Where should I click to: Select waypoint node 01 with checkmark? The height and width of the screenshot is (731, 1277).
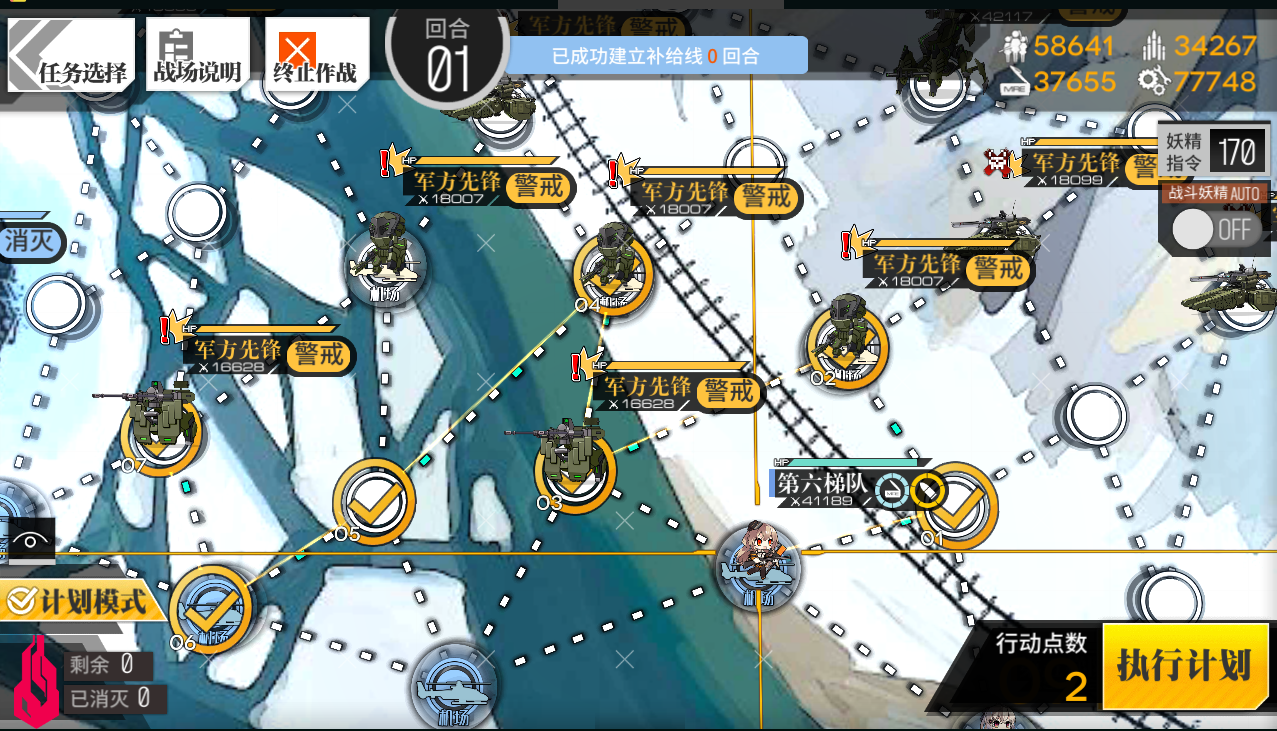pyautogui.click(x=956, y=505)
